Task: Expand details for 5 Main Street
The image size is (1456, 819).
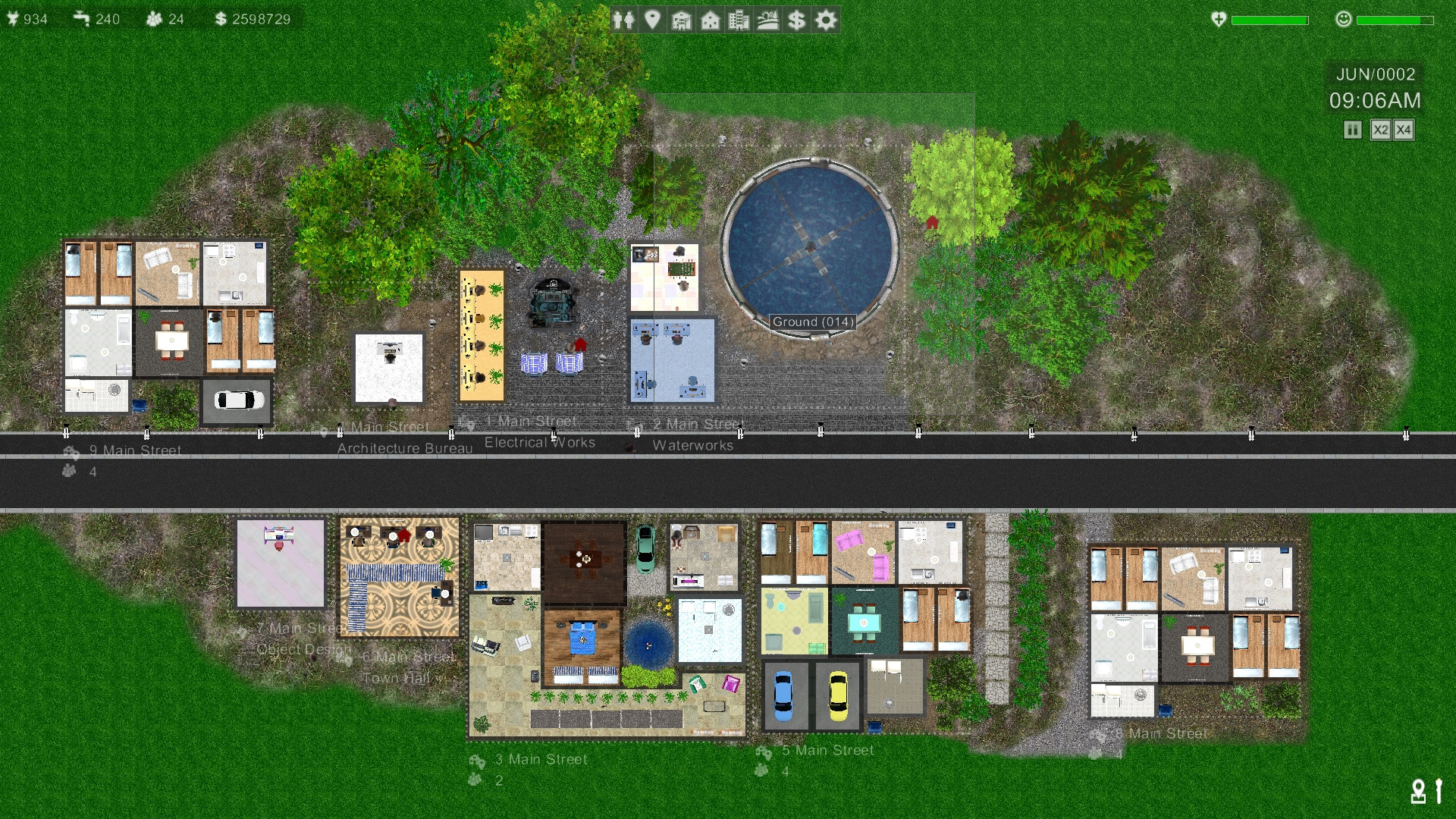Action: click(x=828, y=751)
